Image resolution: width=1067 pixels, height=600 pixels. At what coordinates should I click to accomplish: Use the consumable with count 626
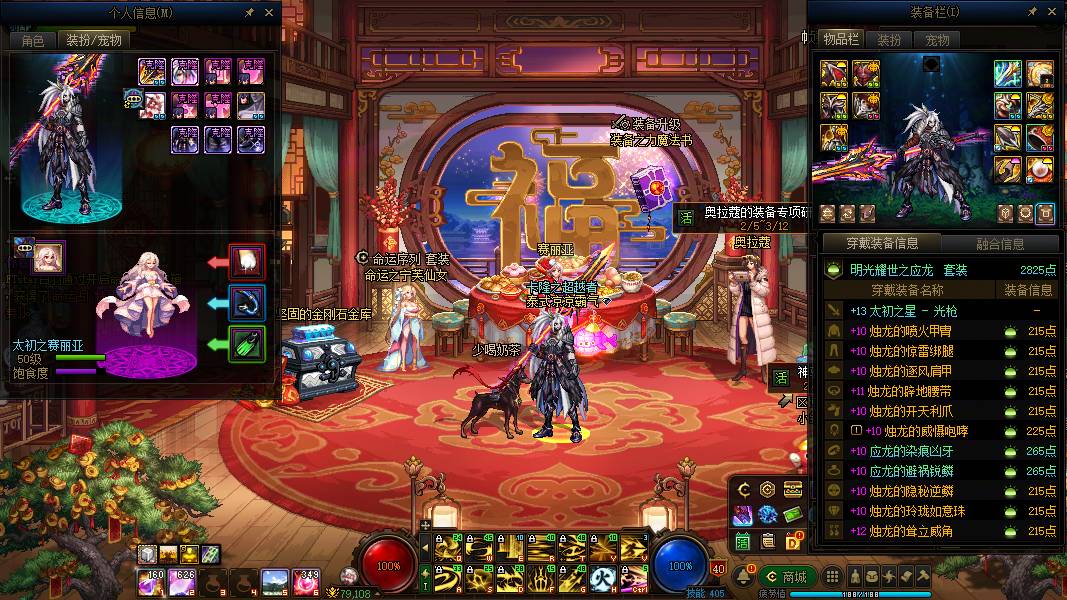[x=183, y=580]
